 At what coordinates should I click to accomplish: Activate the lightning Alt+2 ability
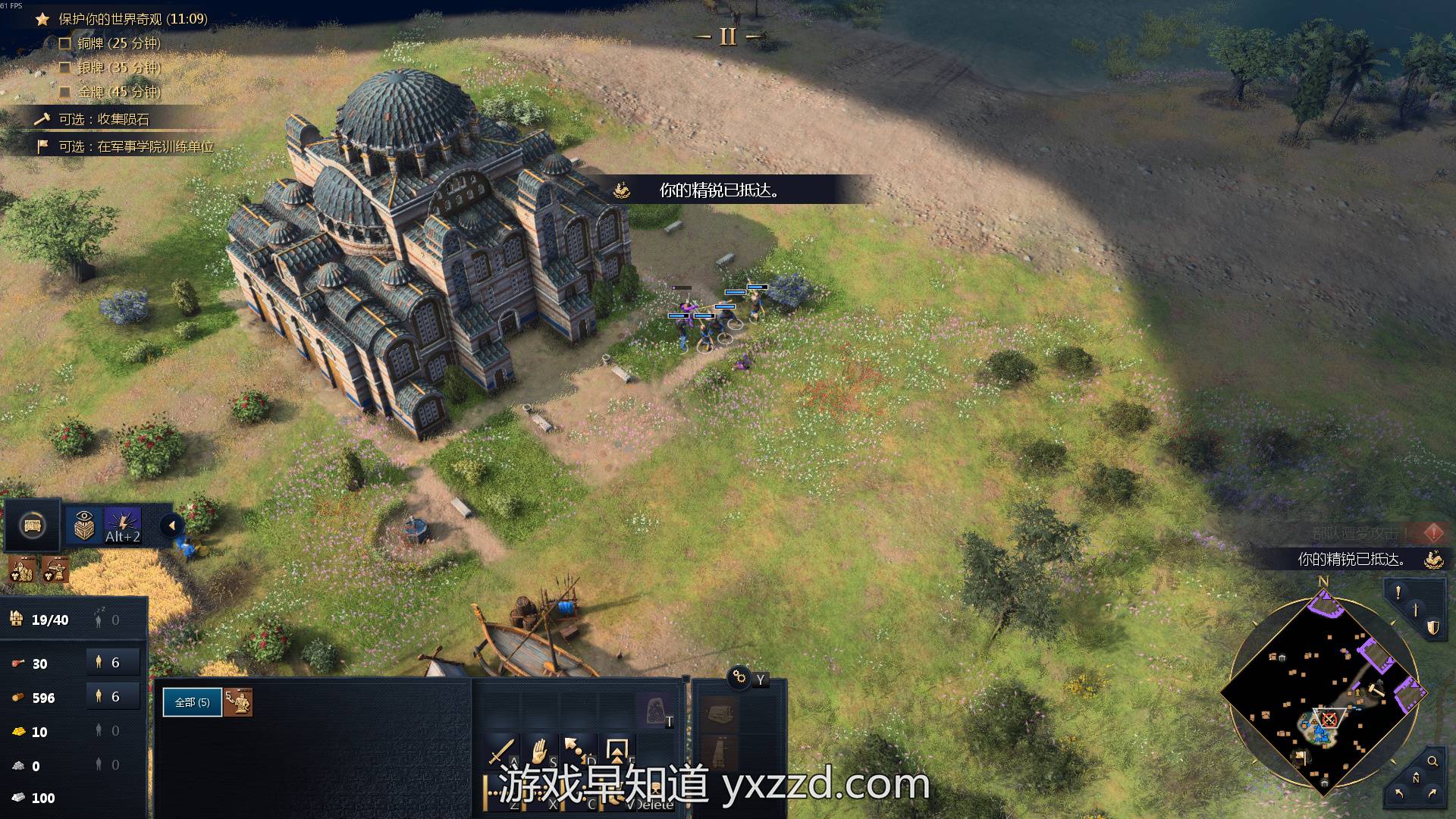(x=122, y=525)
